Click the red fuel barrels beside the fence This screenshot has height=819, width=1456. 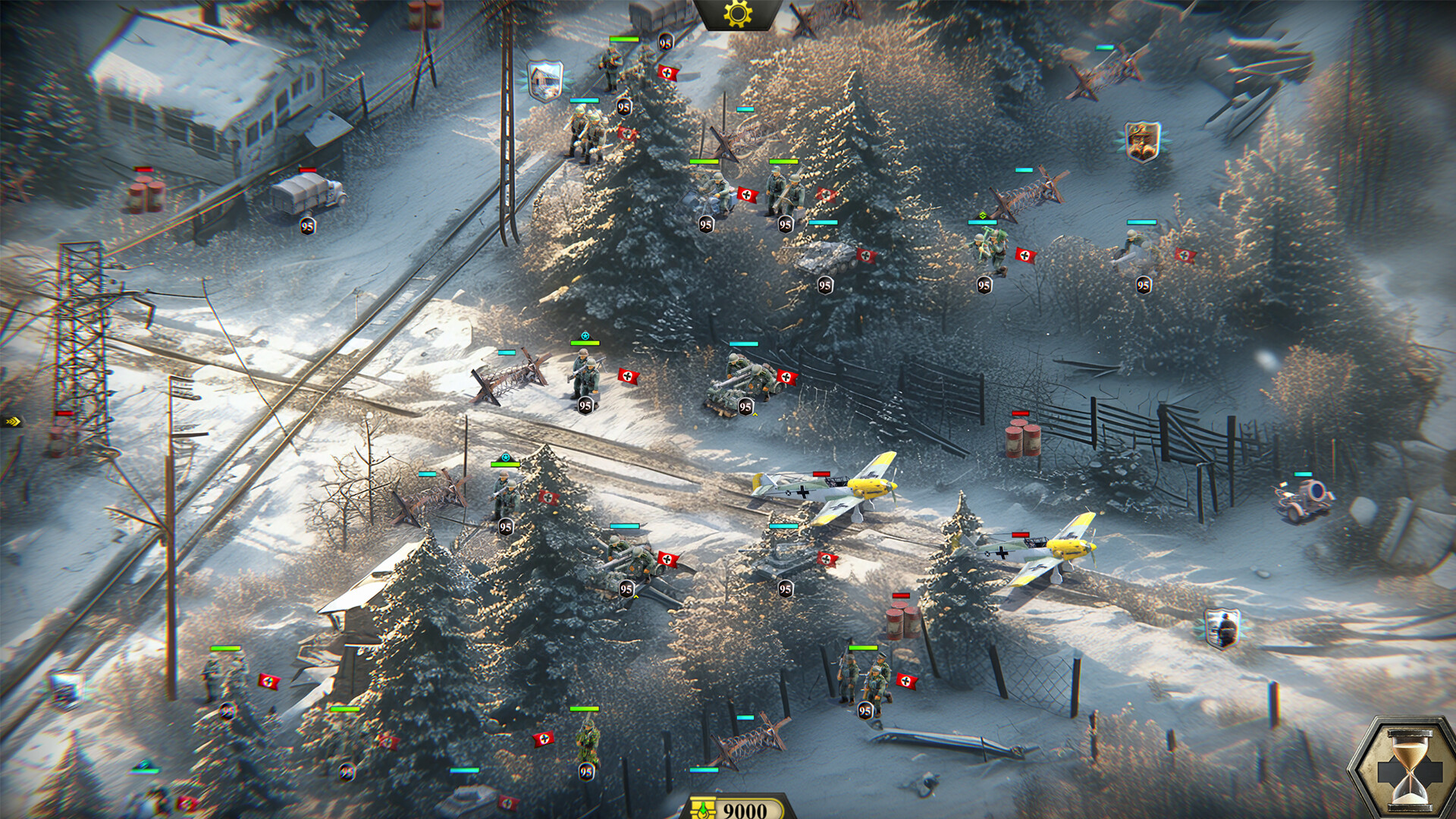click(1024, 440)
